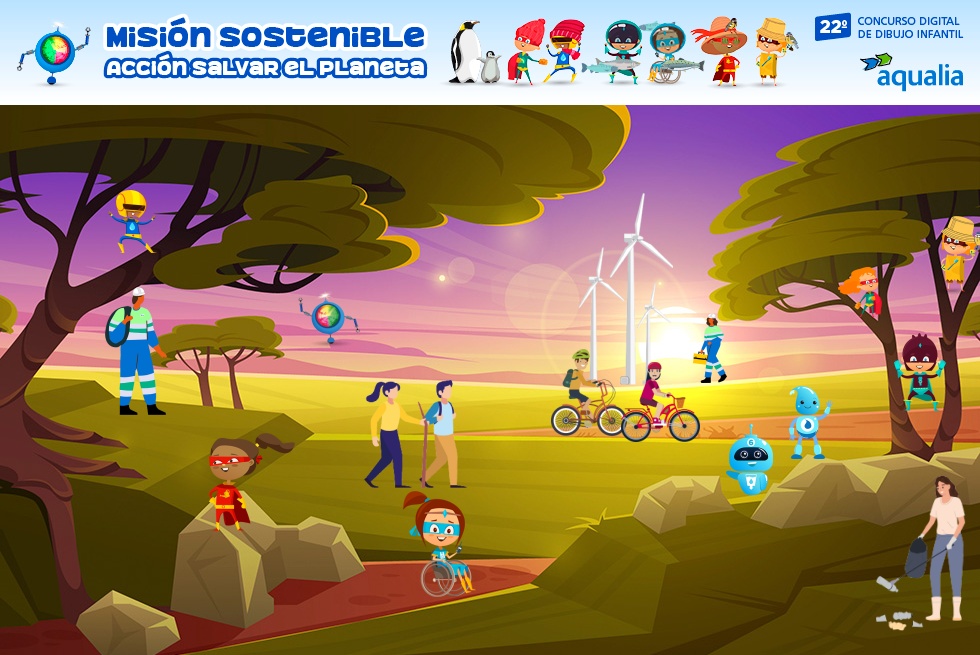Find the globe robot floating over the meadow
The image size is (980, 655).
[329, 317]
